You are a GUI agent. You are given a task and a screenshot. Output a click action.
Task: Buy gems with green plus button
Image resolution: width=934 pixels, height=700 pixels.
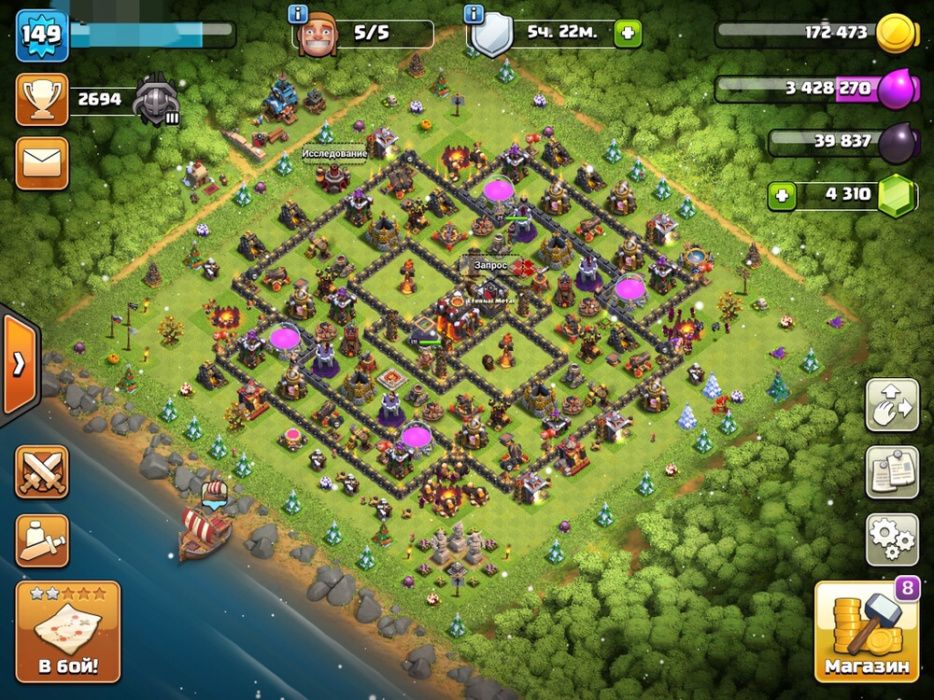coord(782,195)
